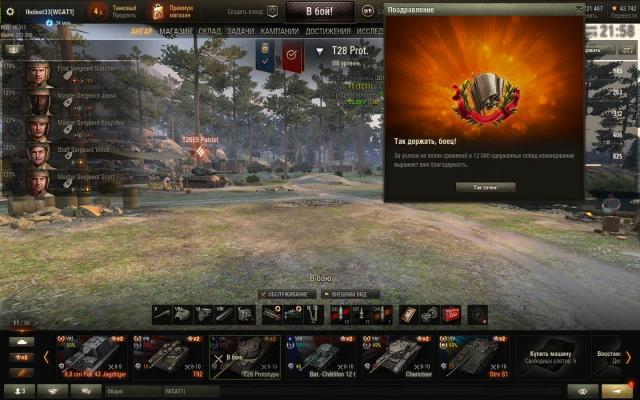Show the ДОСТИЖЕНИЯ tab
This screenshot has width=640, height=400.
(x=329, y=31)
